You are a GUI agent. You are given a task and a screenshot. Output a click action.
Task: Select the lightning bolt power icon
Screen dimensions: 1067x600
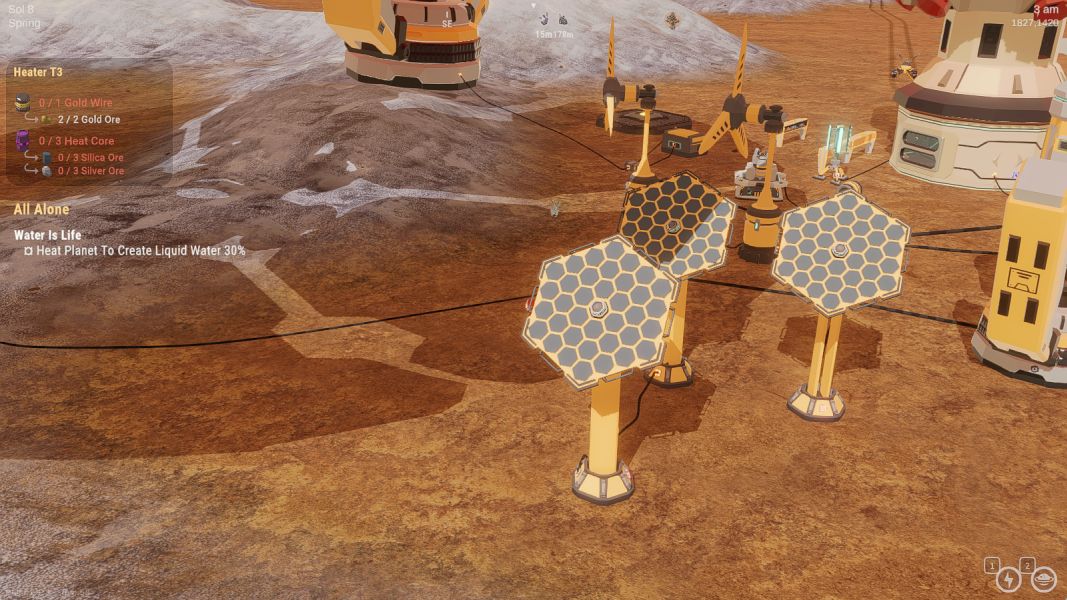pos(1008,579)
